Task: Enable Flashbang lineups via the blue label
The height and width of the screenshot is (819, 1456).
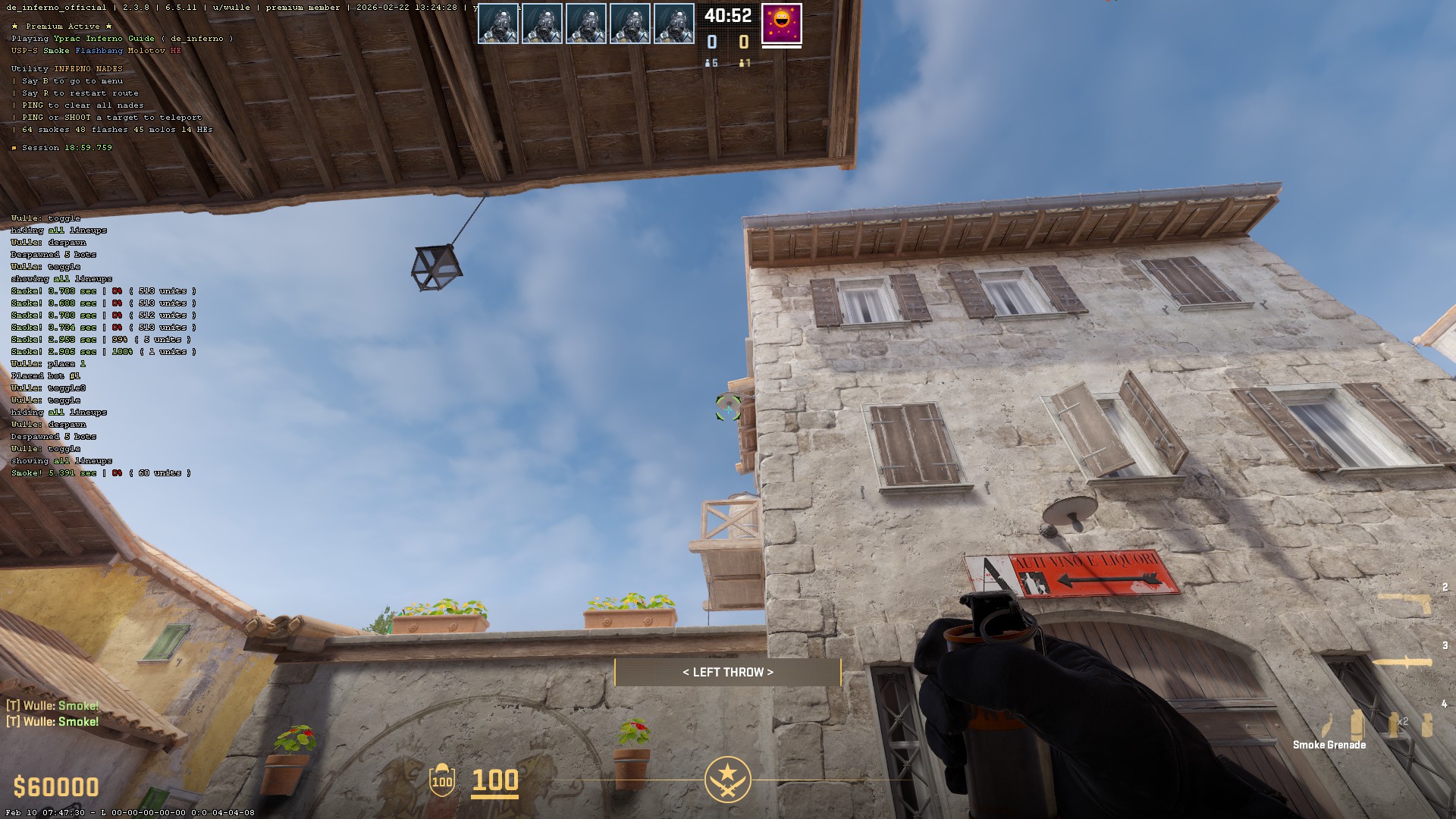Action: click(x=99, y=51)
